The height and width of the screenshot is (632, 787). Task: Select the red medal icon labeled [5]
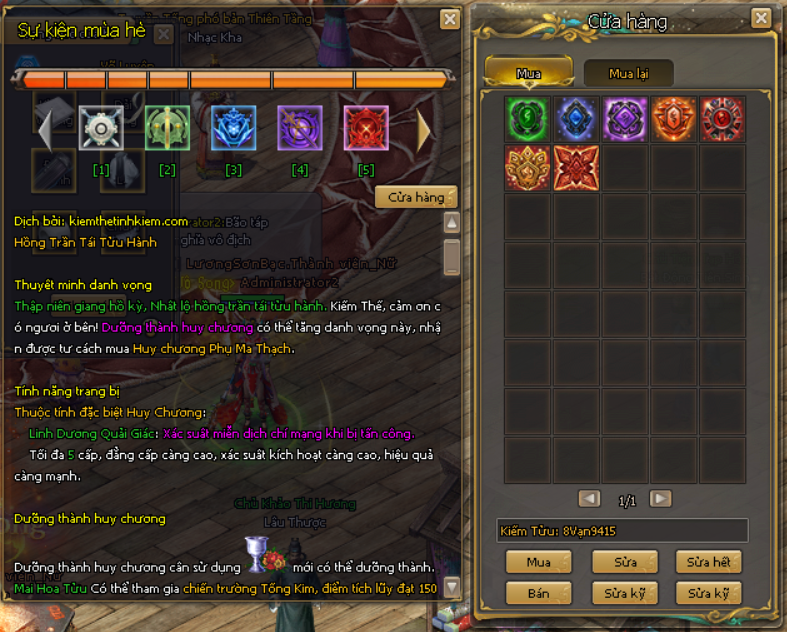click(x=365, y=129)
